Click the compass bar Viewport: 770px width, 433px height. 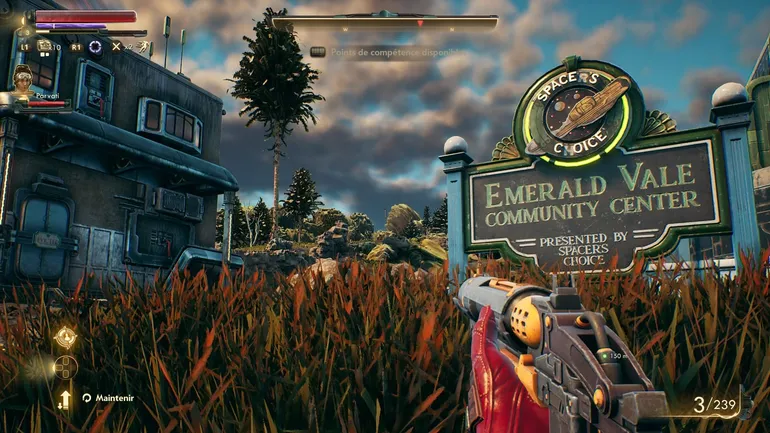coord(385,21)
